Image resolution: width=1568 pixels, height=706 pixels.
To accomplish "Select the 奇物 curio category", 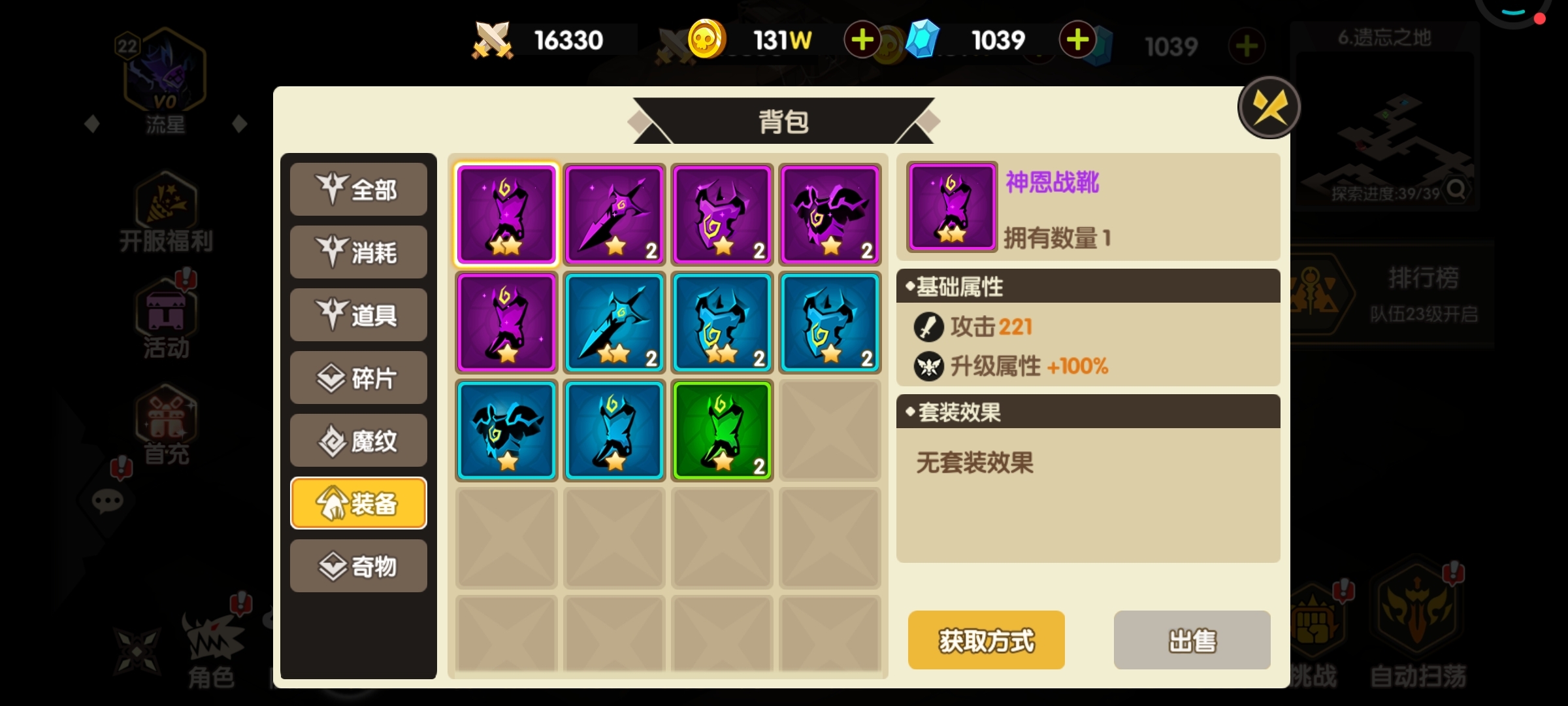I will click(x=358, y=566).
